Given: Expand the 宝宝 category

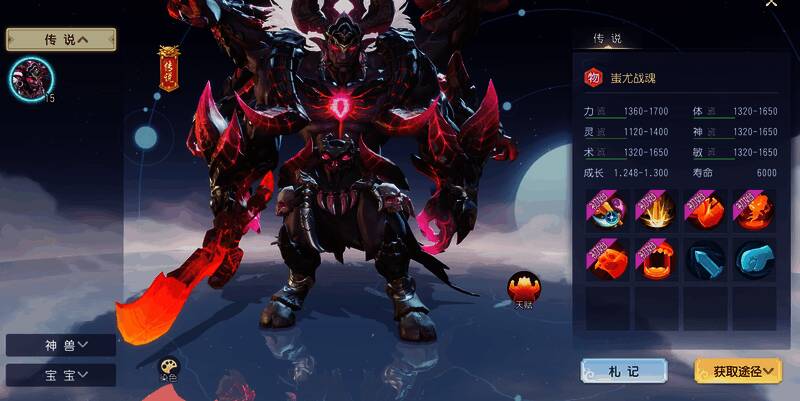Looking at the screenshot, I should (61, 375).
